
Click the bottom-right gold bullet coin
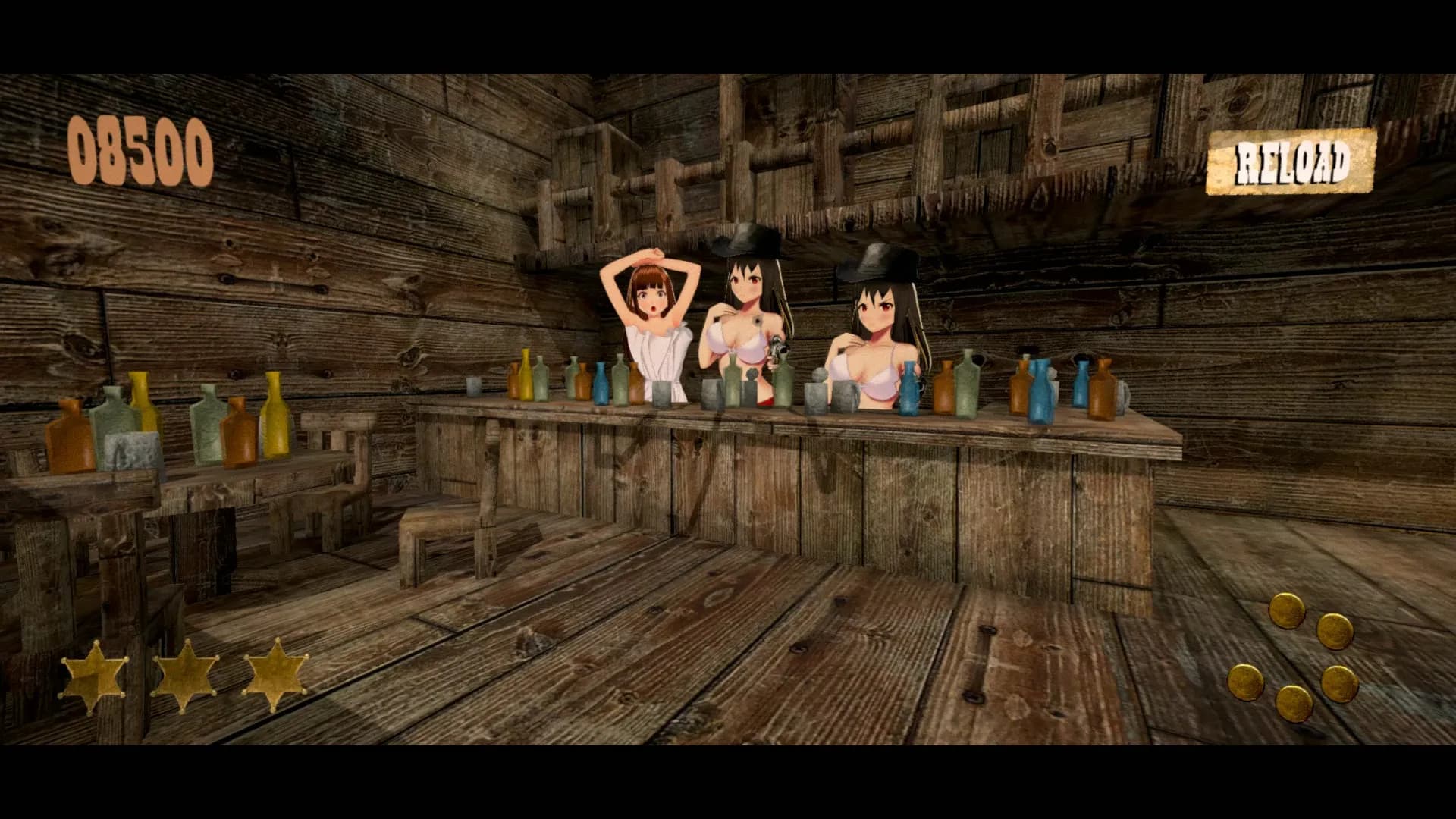tap(1340, 683)
